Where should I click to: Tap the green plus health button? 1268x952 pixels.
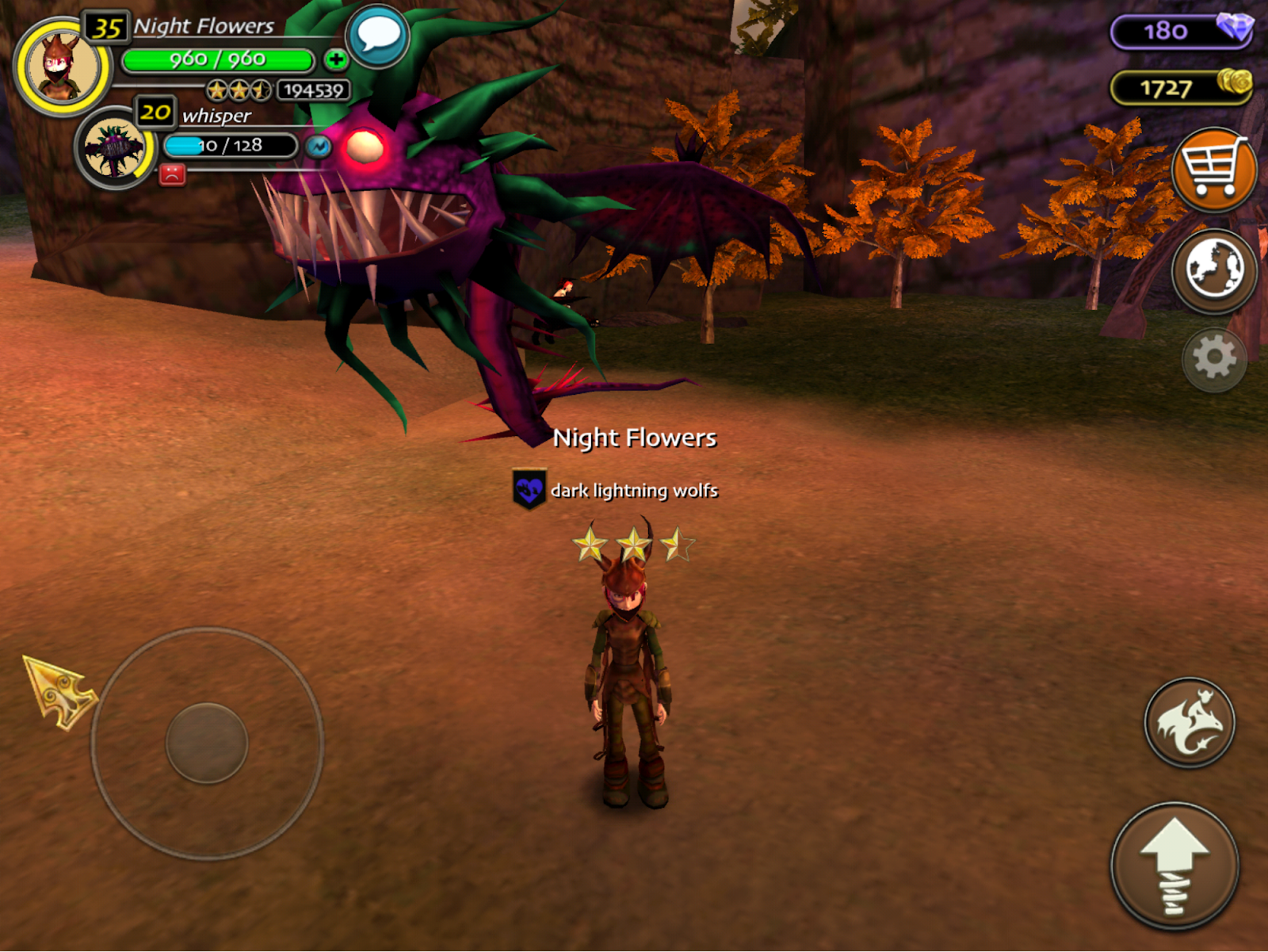click(336, 59)
